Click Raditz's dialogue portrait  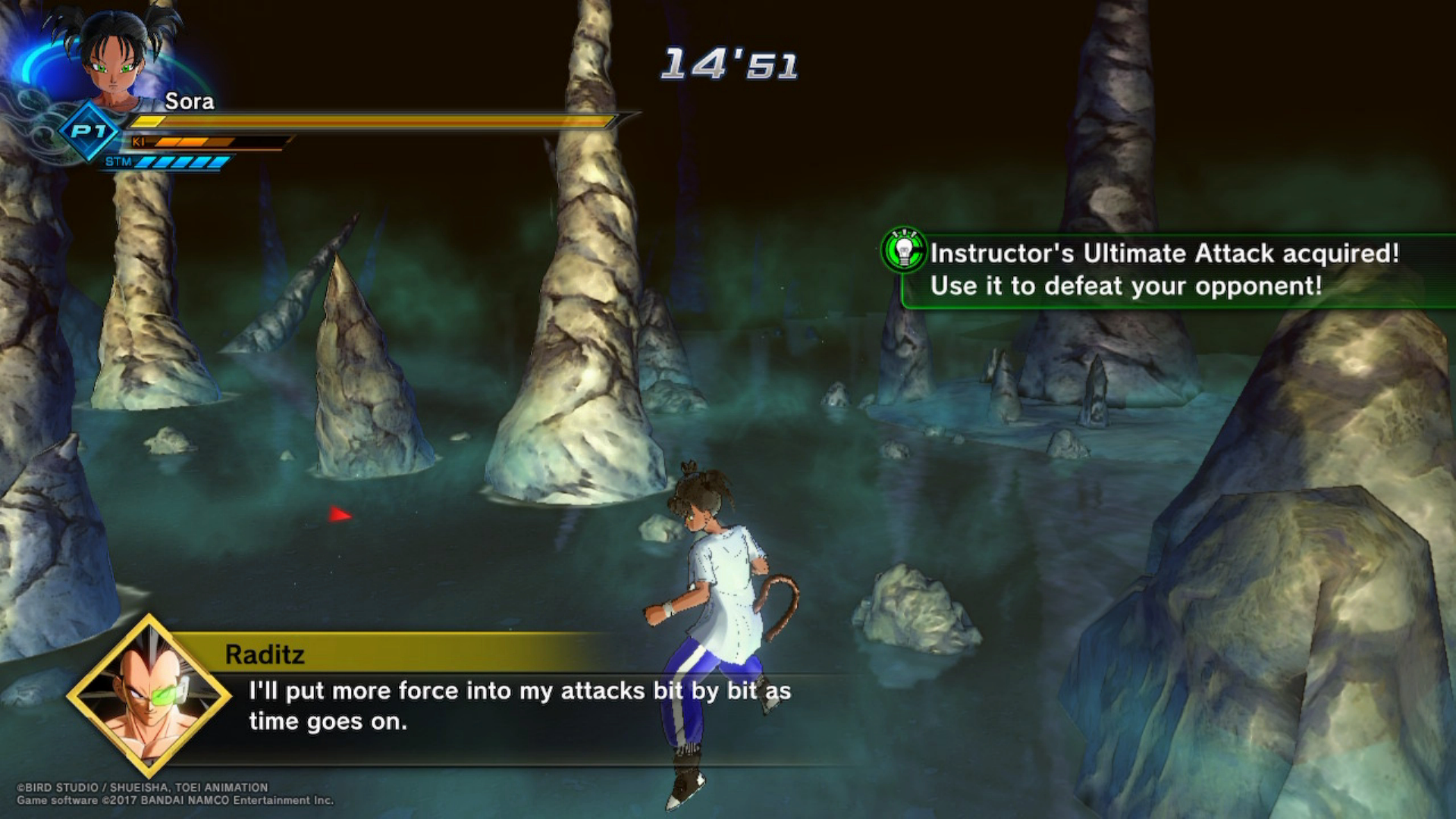click(x=149, y=695)
